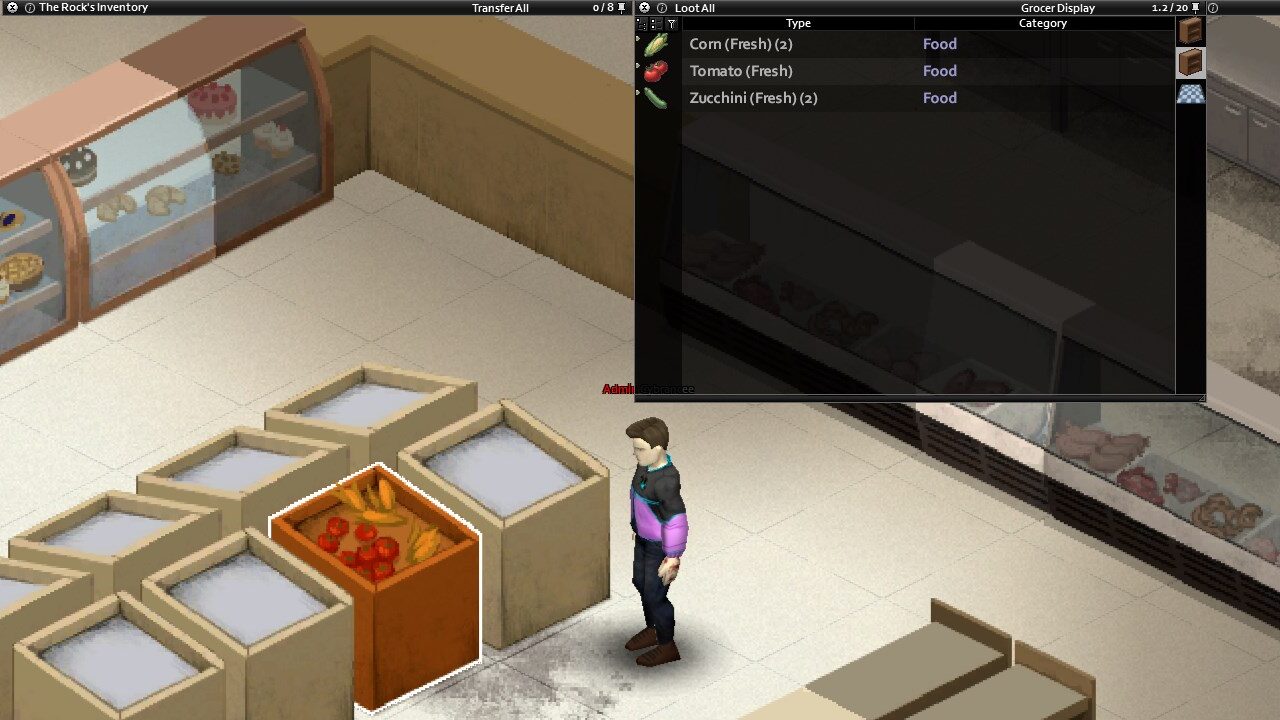The image size is (1280, 720).
Task: Open the info icon beside inventory title
Action: tap(29, 8)
